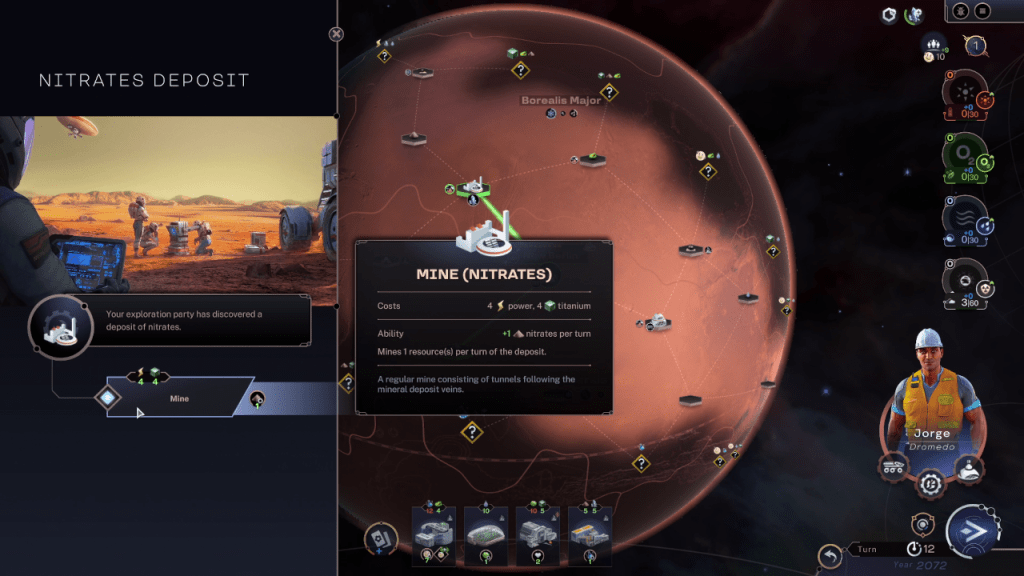Click the hexagon icon in top bar
This screenshot has height=576, width=1024.
coord(889,15)
